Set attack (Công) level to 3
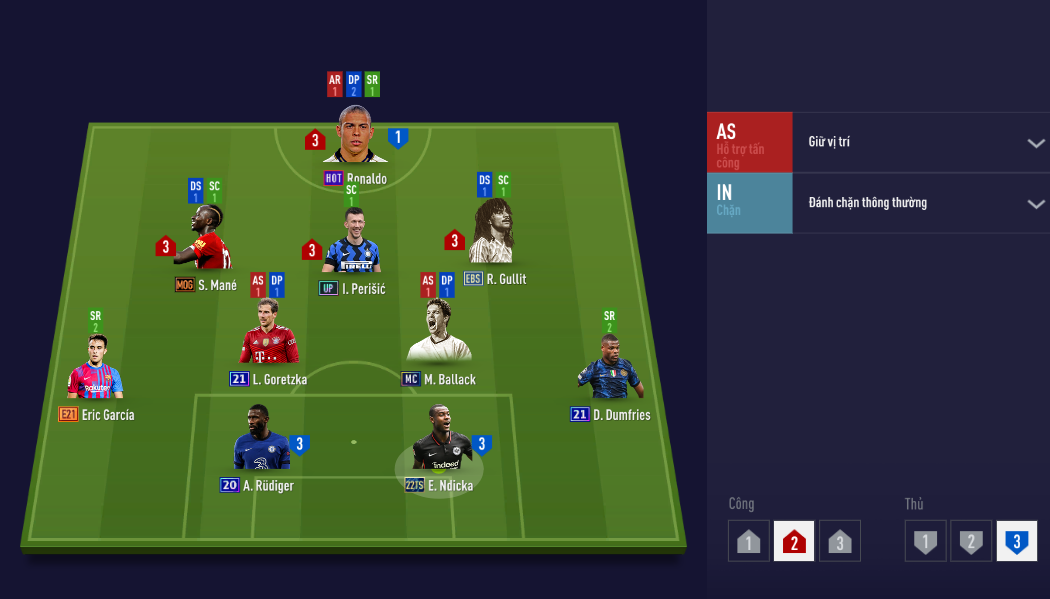This screenshot has height=599, width=1050. pyautogui.click(x=839, y=542)
